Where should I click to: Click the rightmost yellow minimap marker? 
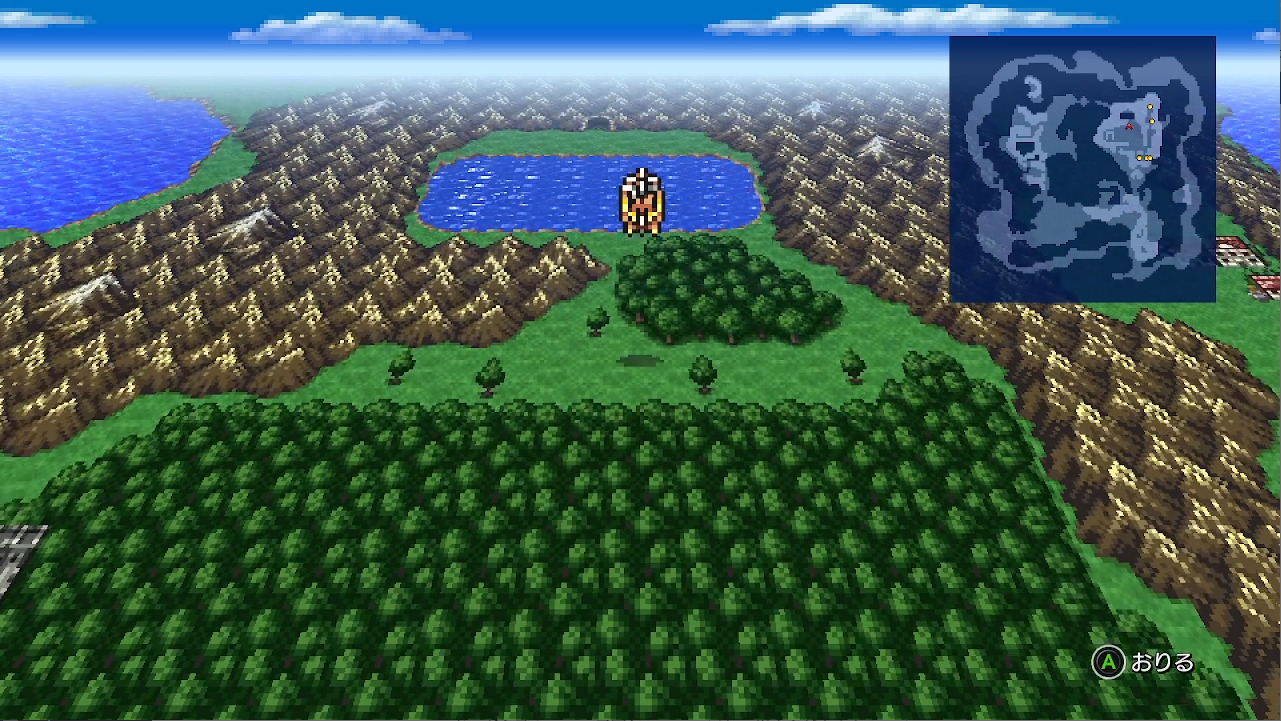[x=1150, y=158]
